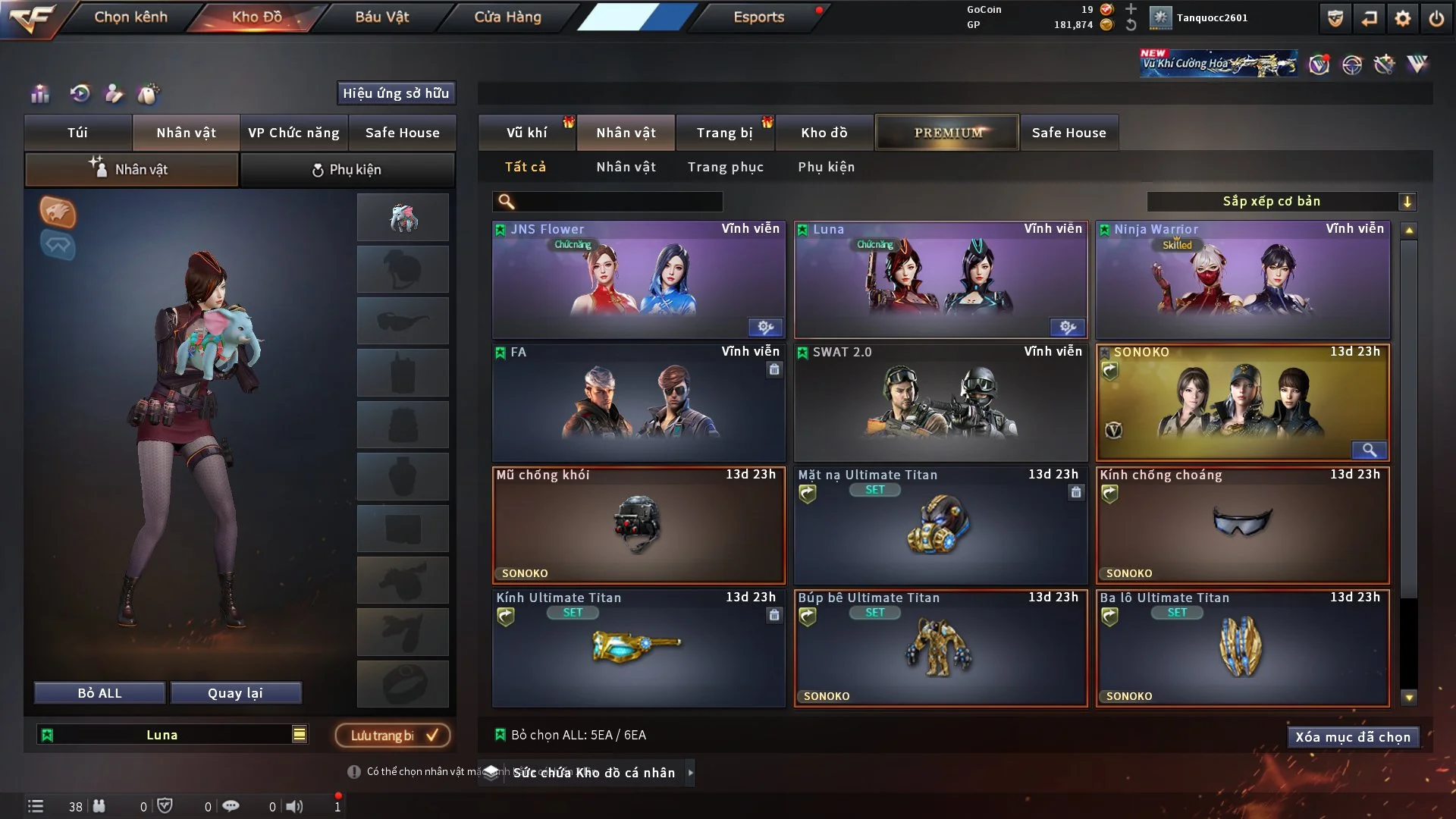Switch to the Trang bị tab
Viewport: 1456px width, 819px height.
point(724,133)
